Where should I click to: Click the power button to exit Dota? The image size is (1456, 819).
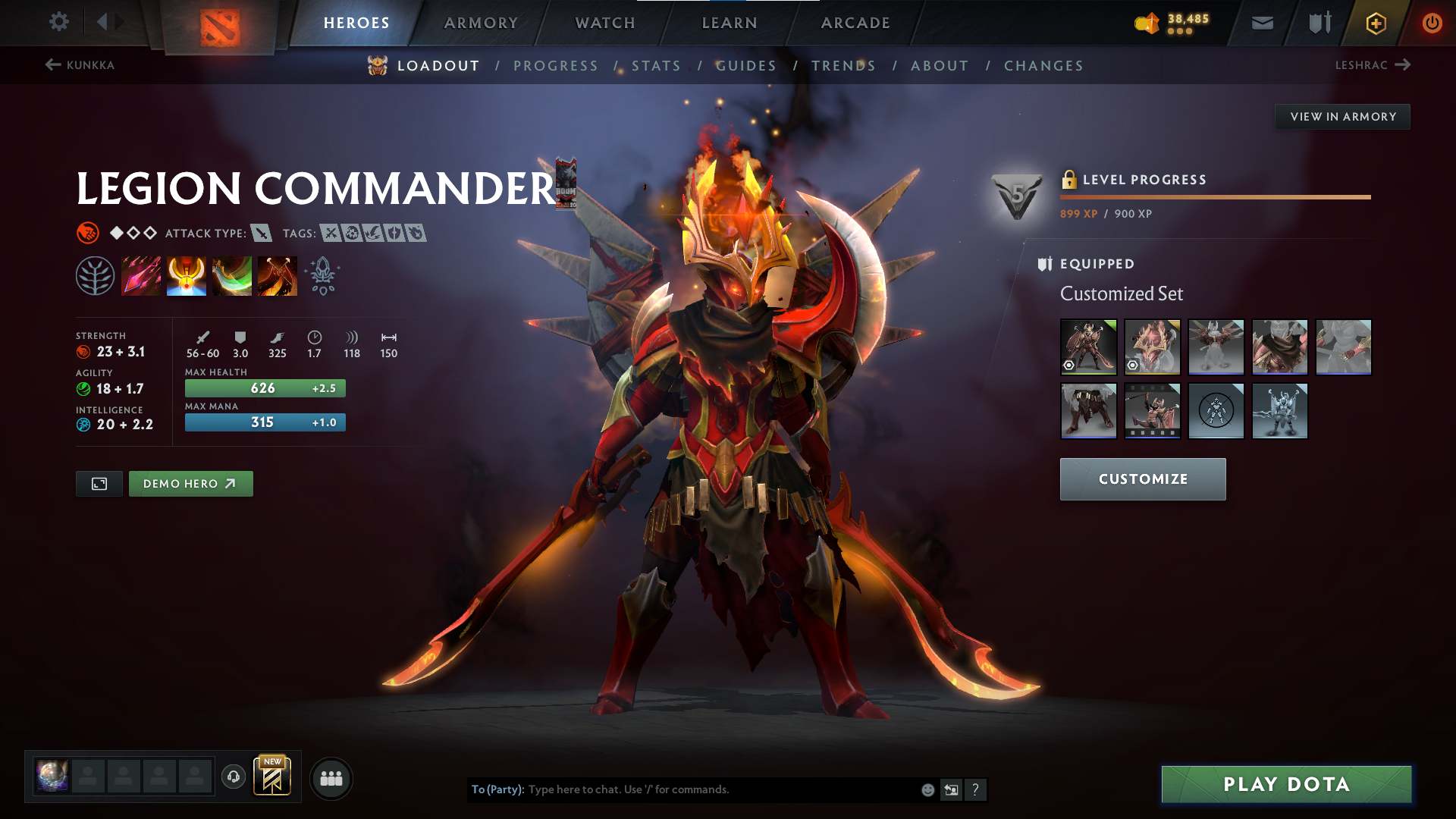(x=1432, y=22)
